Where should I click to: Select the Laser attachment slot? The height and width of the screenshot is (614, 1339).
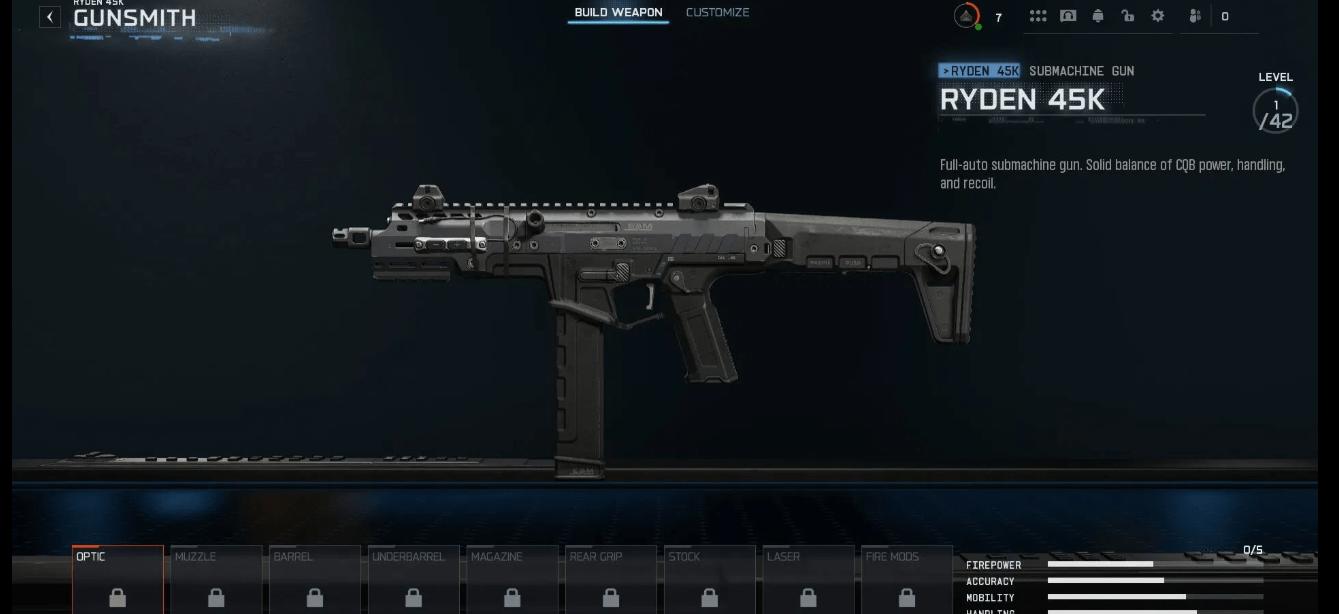[x=808, y=580]
